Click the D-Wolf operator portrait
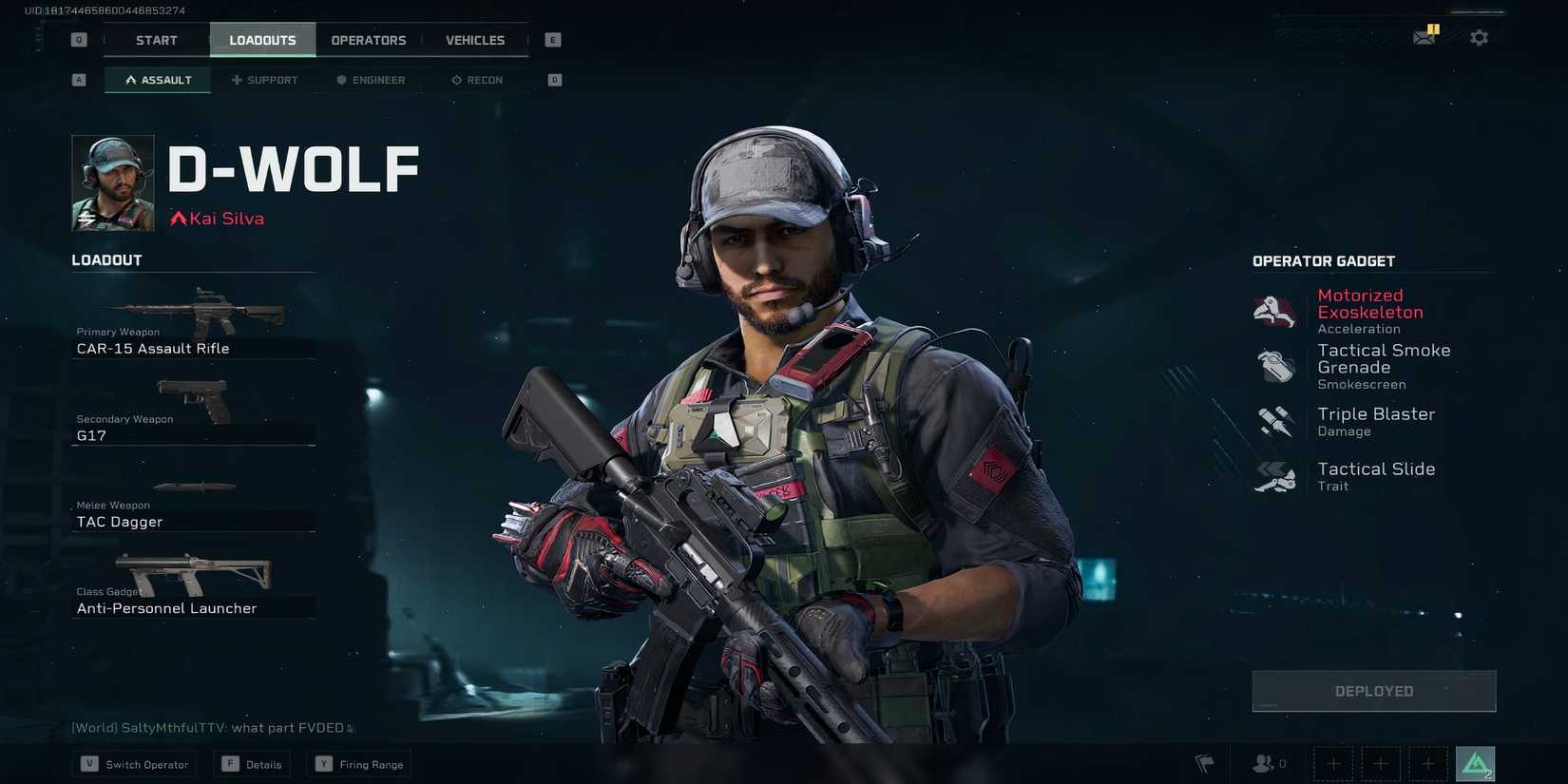Viewport: 1568px width, 784px height. point(111,182)
